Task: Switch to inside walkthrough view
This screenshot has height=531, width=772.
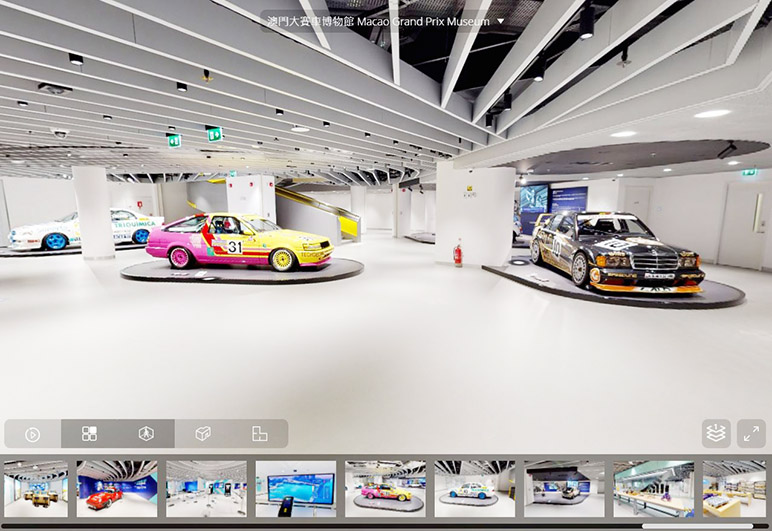Action: pyautogui.click(x=146, y=434)
